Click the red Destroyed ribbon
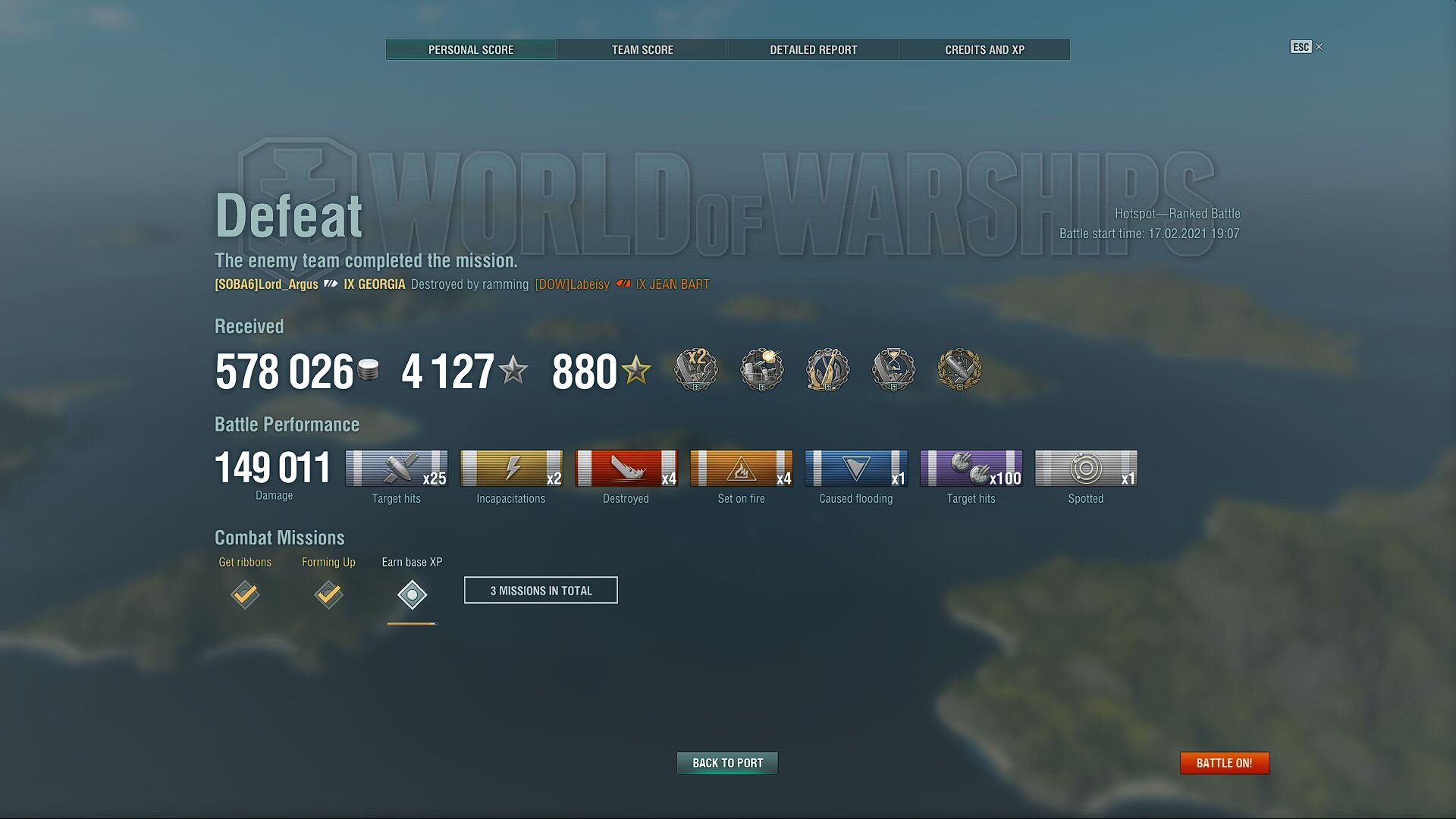 coord(626,469)
